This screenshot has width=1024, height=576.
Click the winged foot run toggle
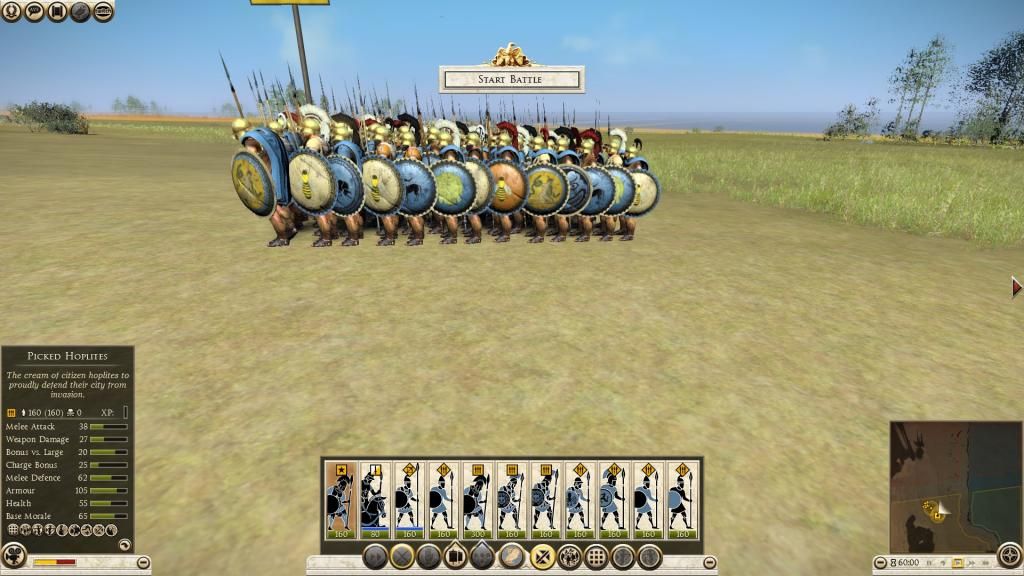coord(512,556)
